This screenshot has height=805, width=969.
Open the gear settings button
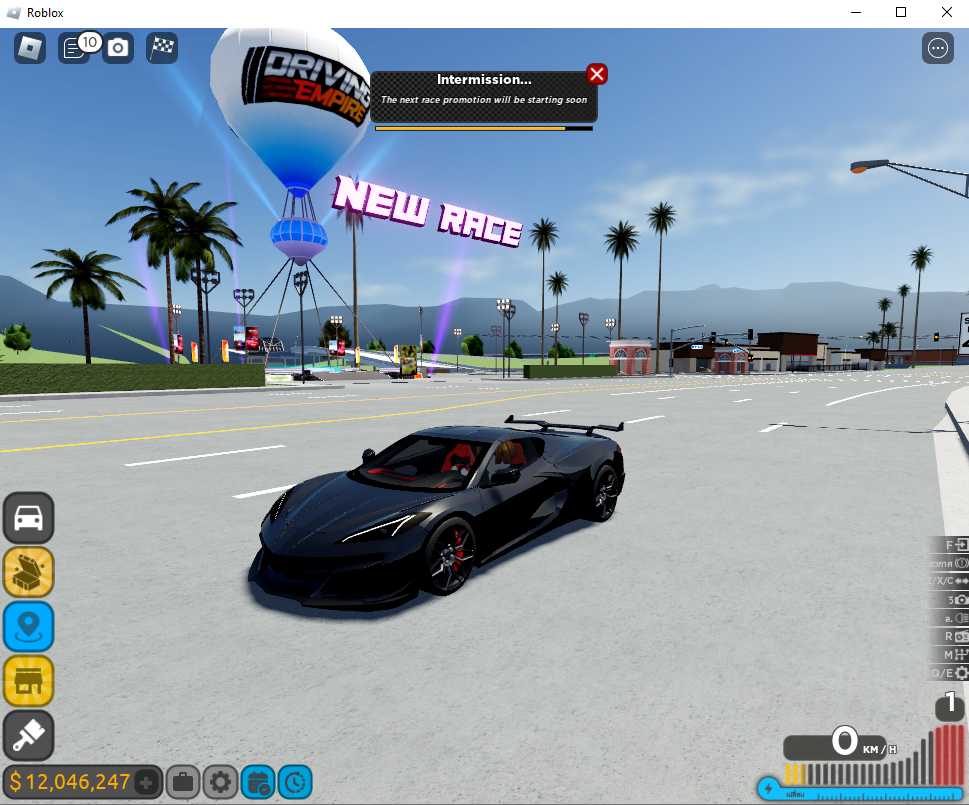coord(220,782)
